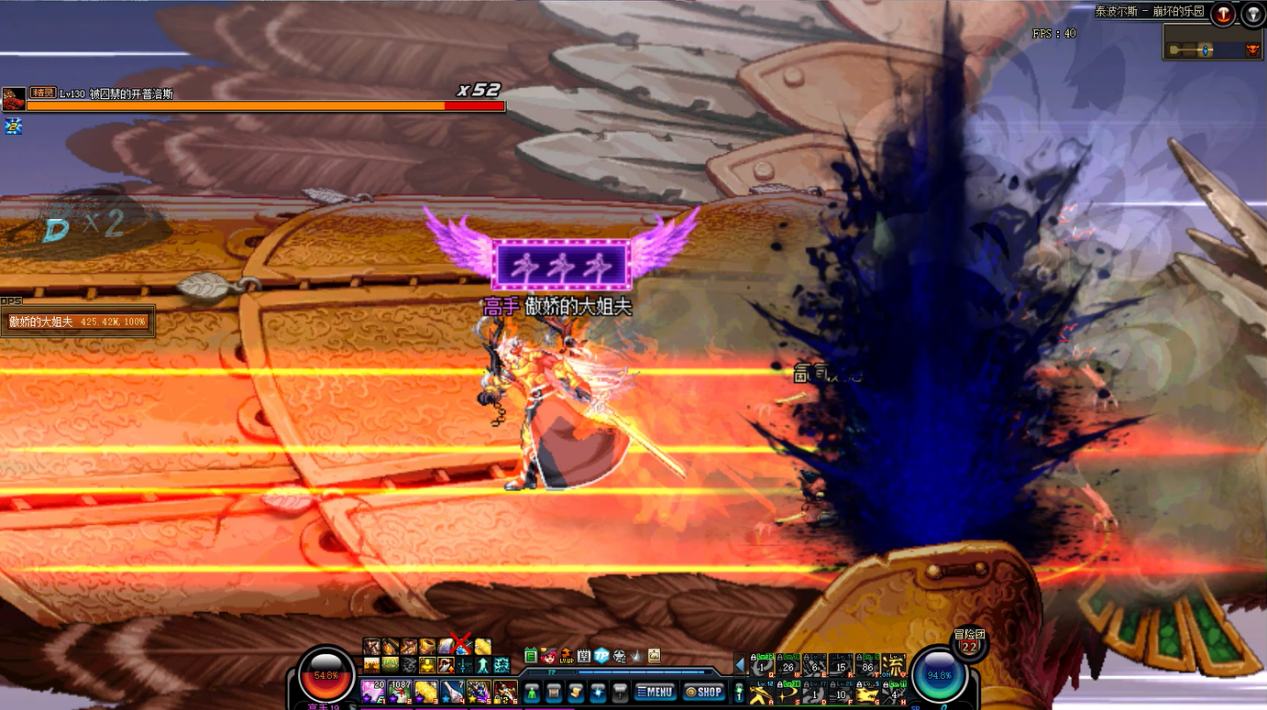Use the quick slot item with count 1087
The height and width of the screenshot is (710, 1267).
point(400,691)
